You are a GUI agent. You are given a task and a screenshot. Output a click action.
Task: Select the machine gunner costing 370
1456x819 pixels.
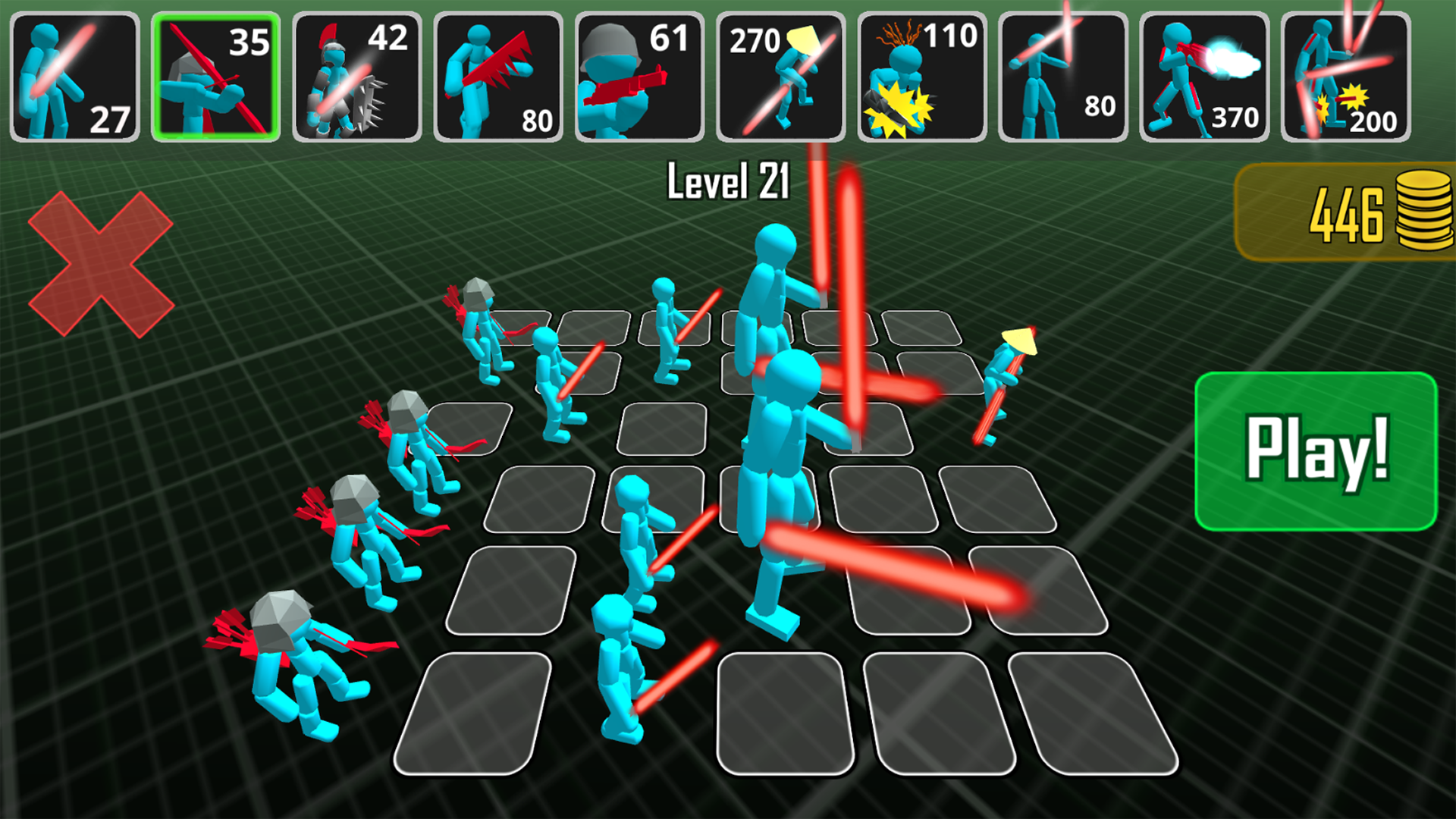tap(1206, 74)
